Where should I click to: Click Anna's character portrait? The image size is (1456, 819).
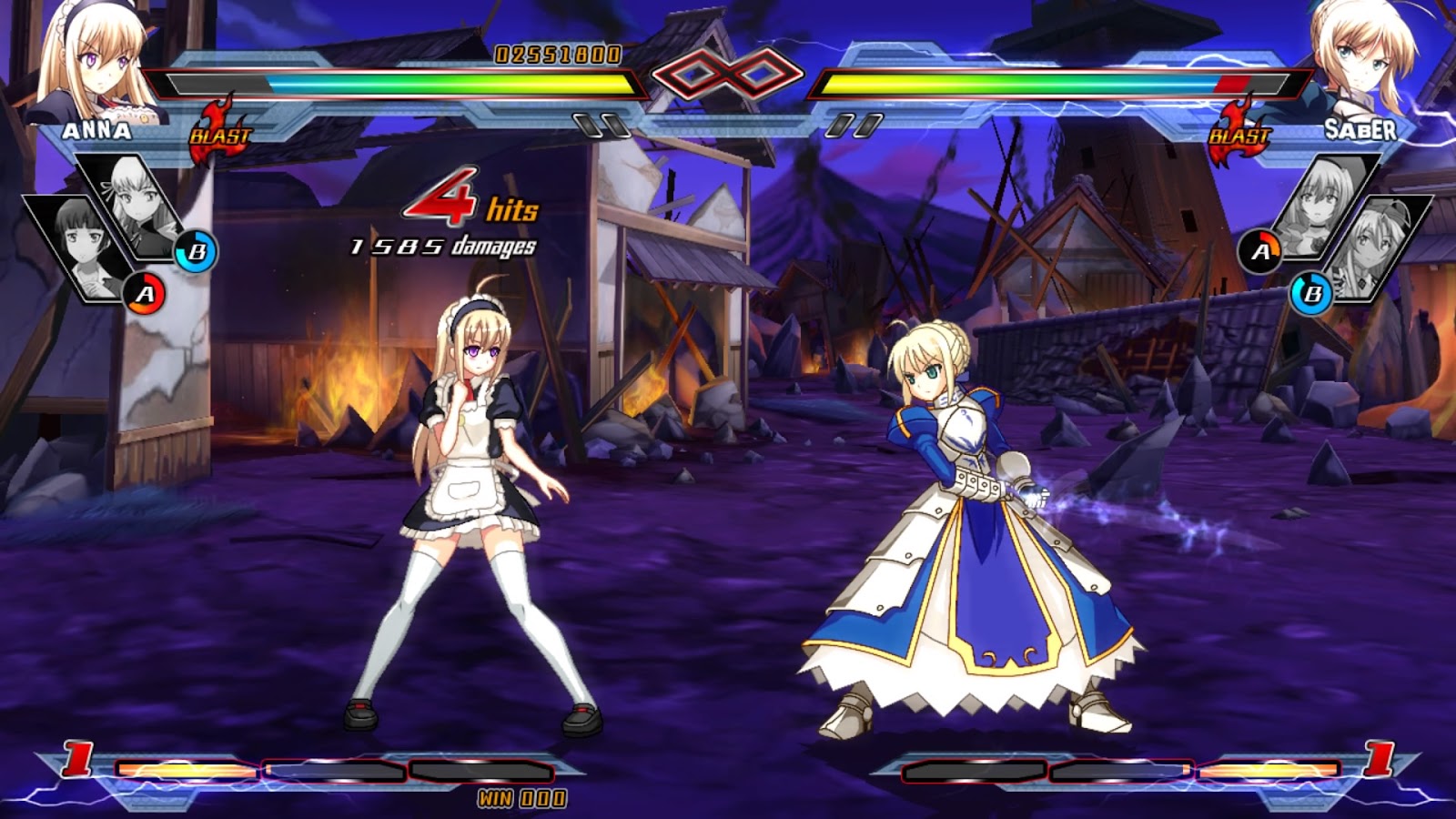coord(91,59)
